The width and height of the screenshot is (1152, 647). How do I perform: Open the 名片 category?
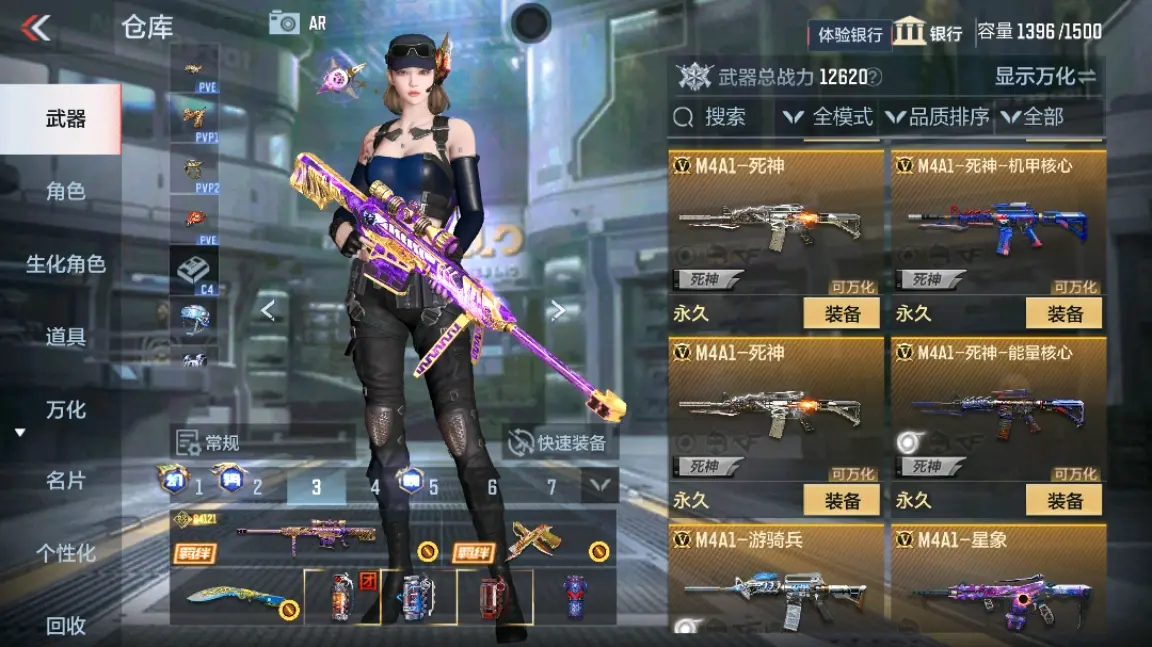tap(65, 481)
